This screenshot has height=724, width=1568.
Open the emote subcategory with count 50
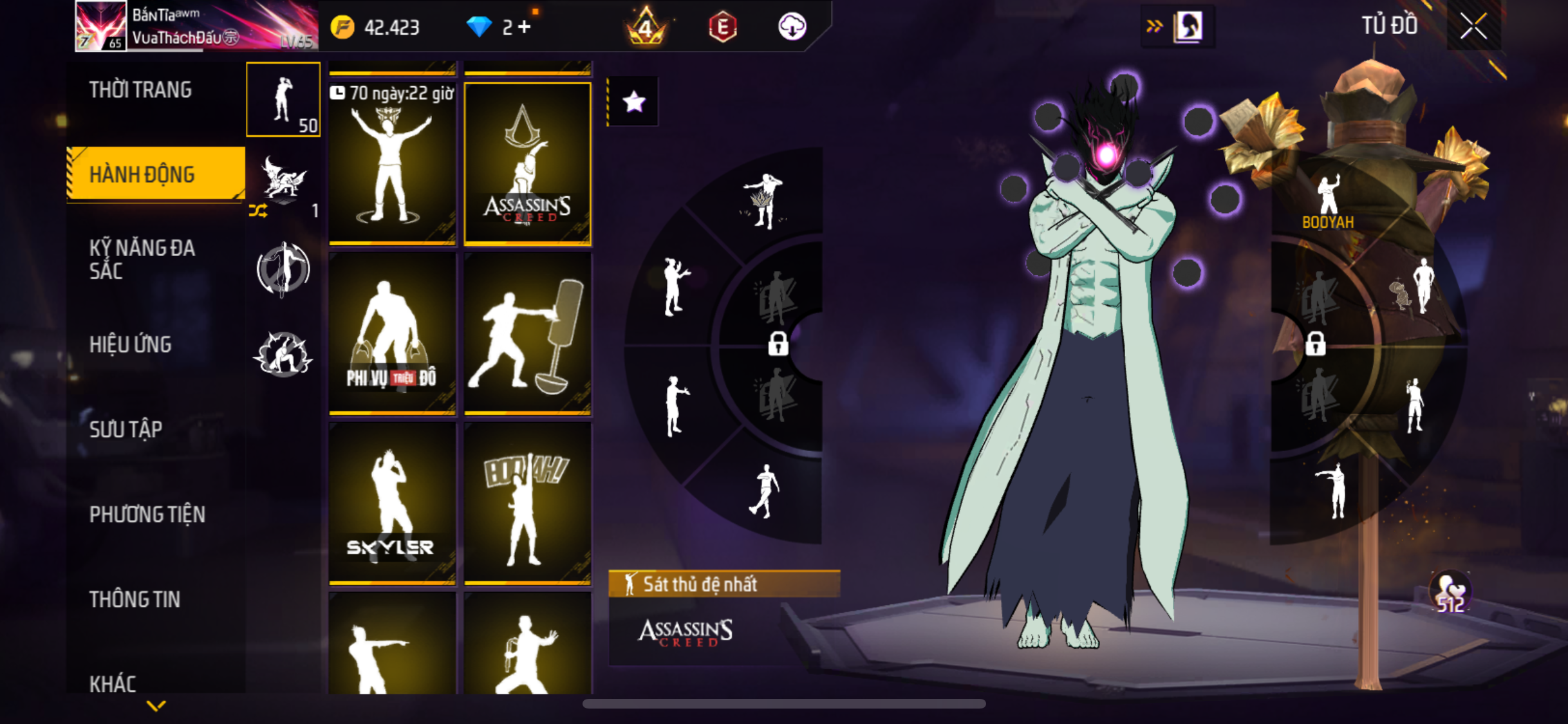283,100
